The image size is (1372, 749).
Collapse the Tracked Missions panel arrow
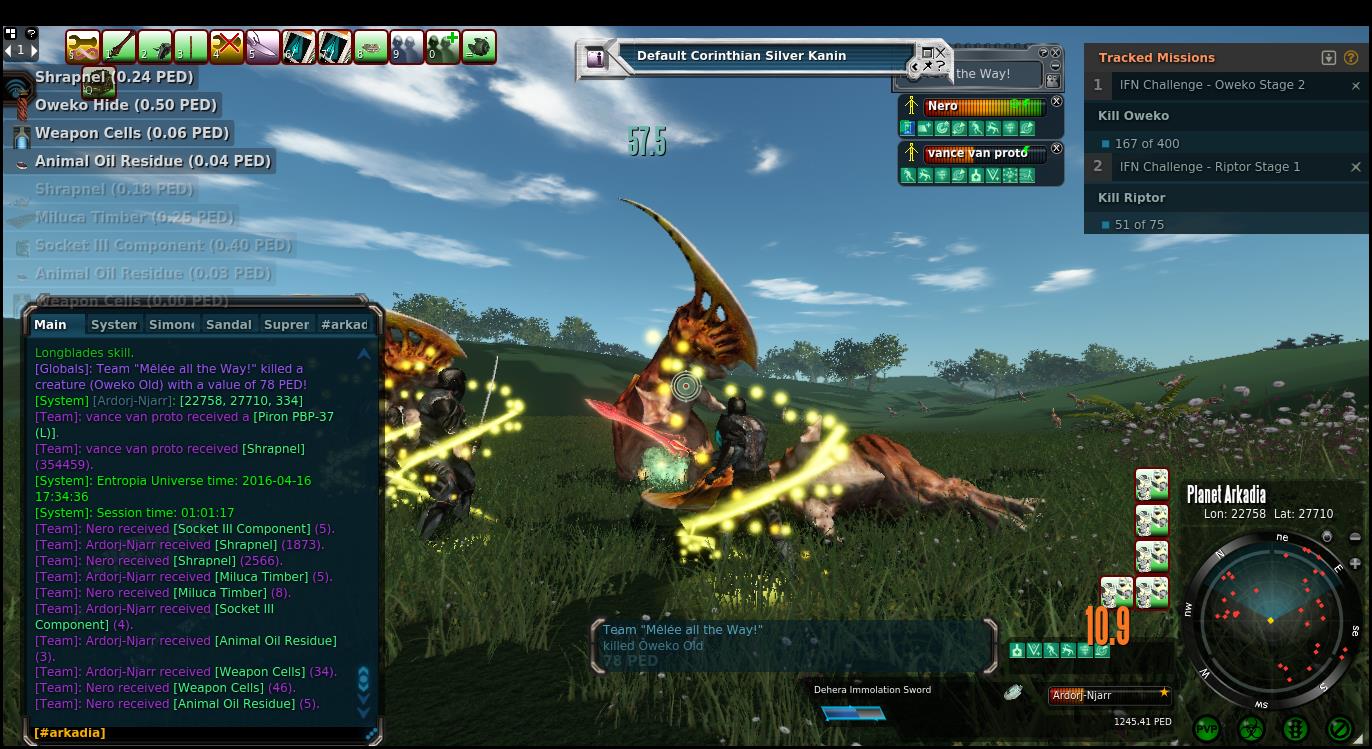[1329, 58]
